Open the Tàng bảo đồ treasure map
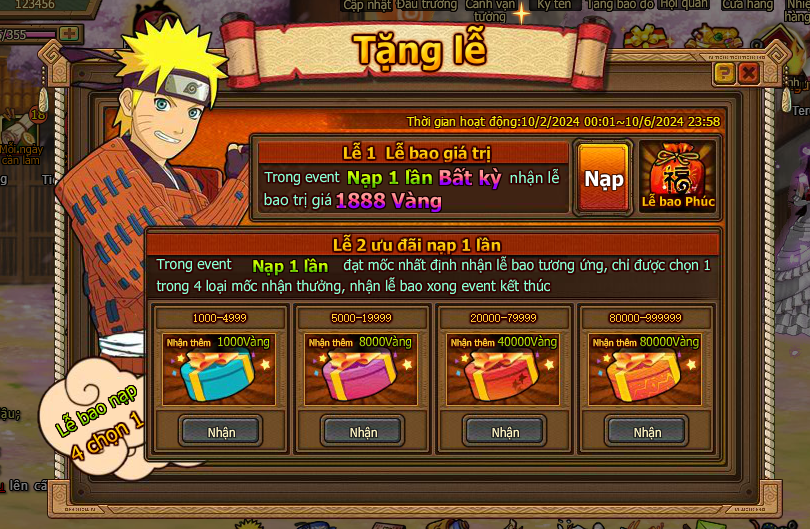 pos(620,5)
